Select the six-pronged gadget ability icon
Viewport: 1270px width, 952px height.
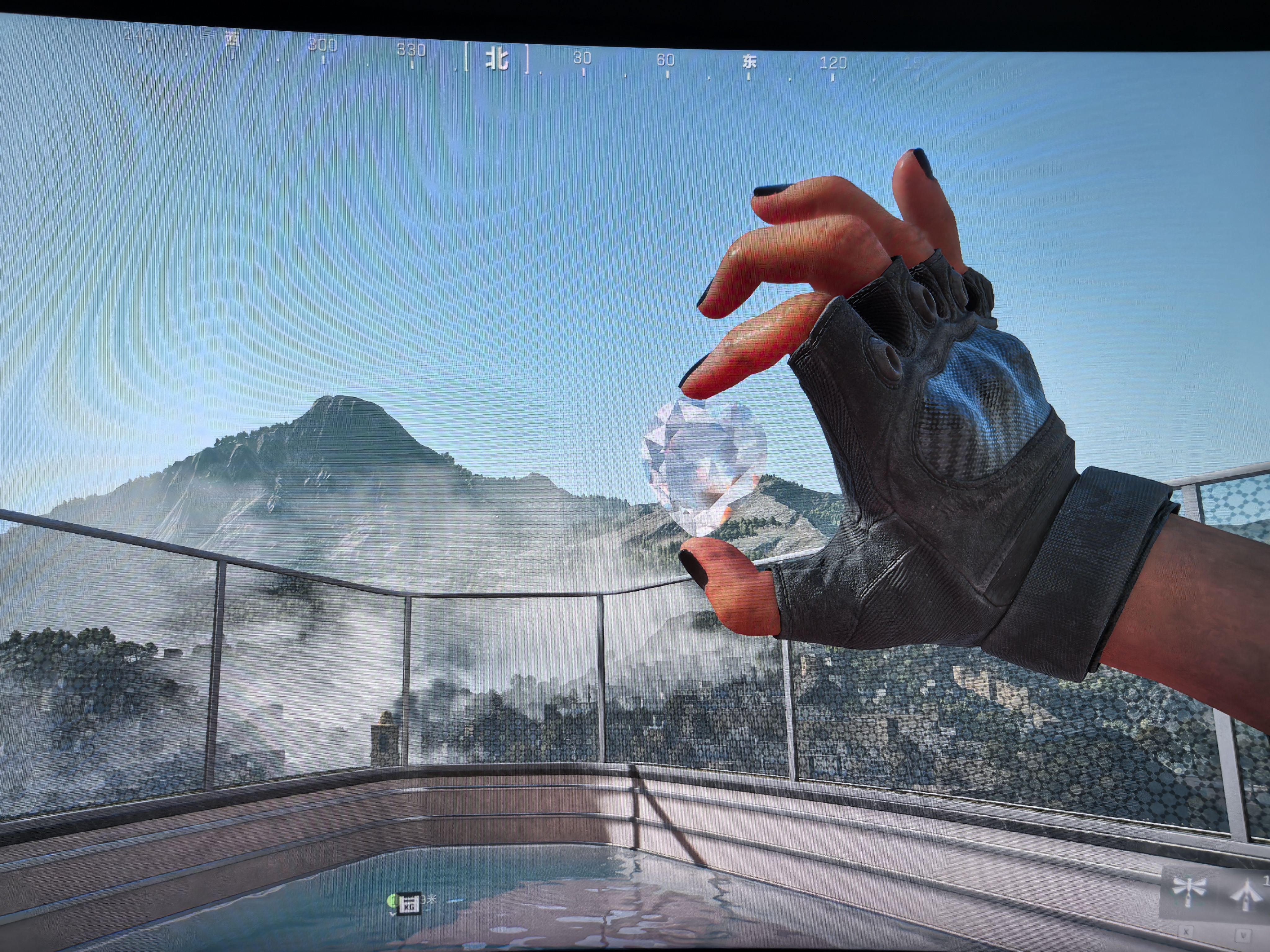pos(1188,888)
